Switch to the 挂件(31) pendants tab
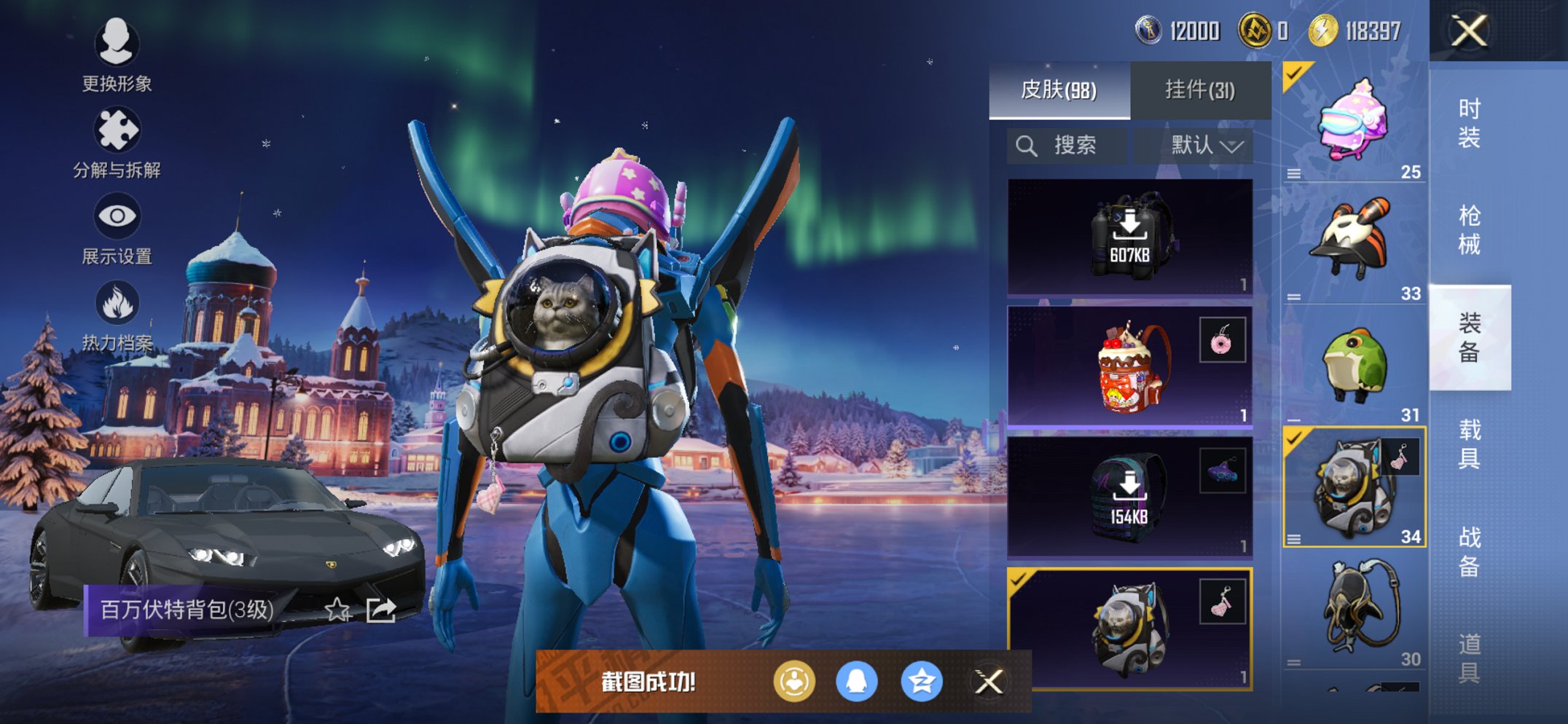Image resolution: width=1568 pixels, height=724 pixels. (x=1200, y=90)
